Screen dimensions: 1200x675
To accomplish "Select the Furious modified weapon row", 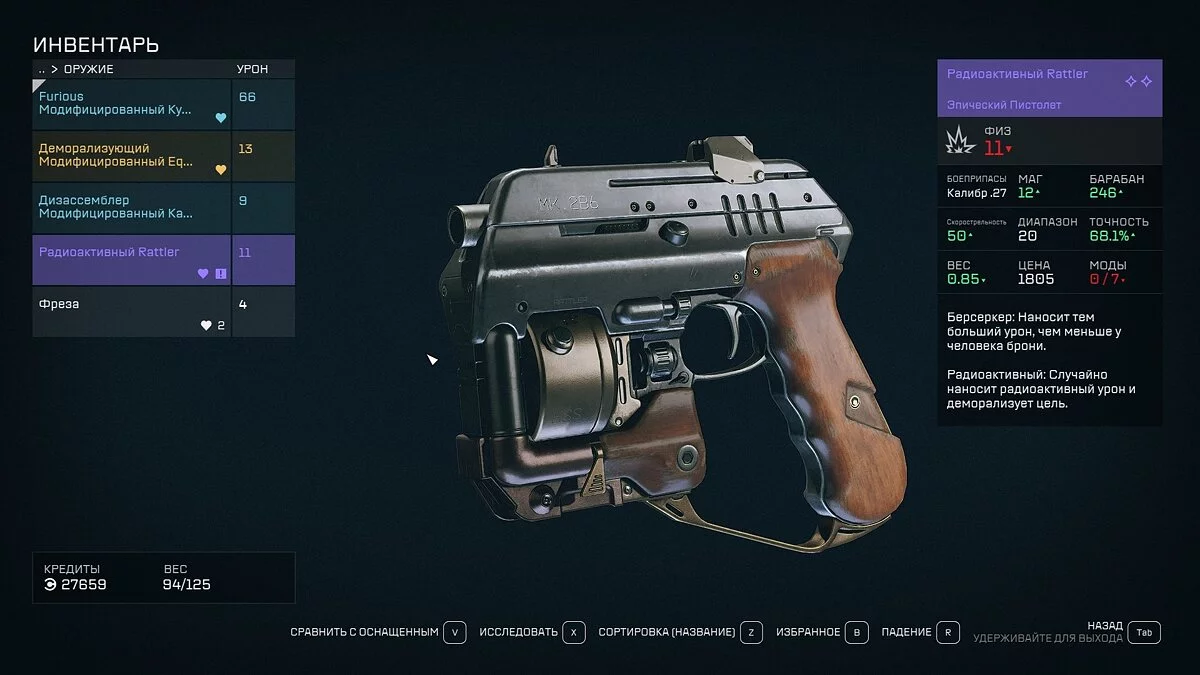I will coord(132,104).
